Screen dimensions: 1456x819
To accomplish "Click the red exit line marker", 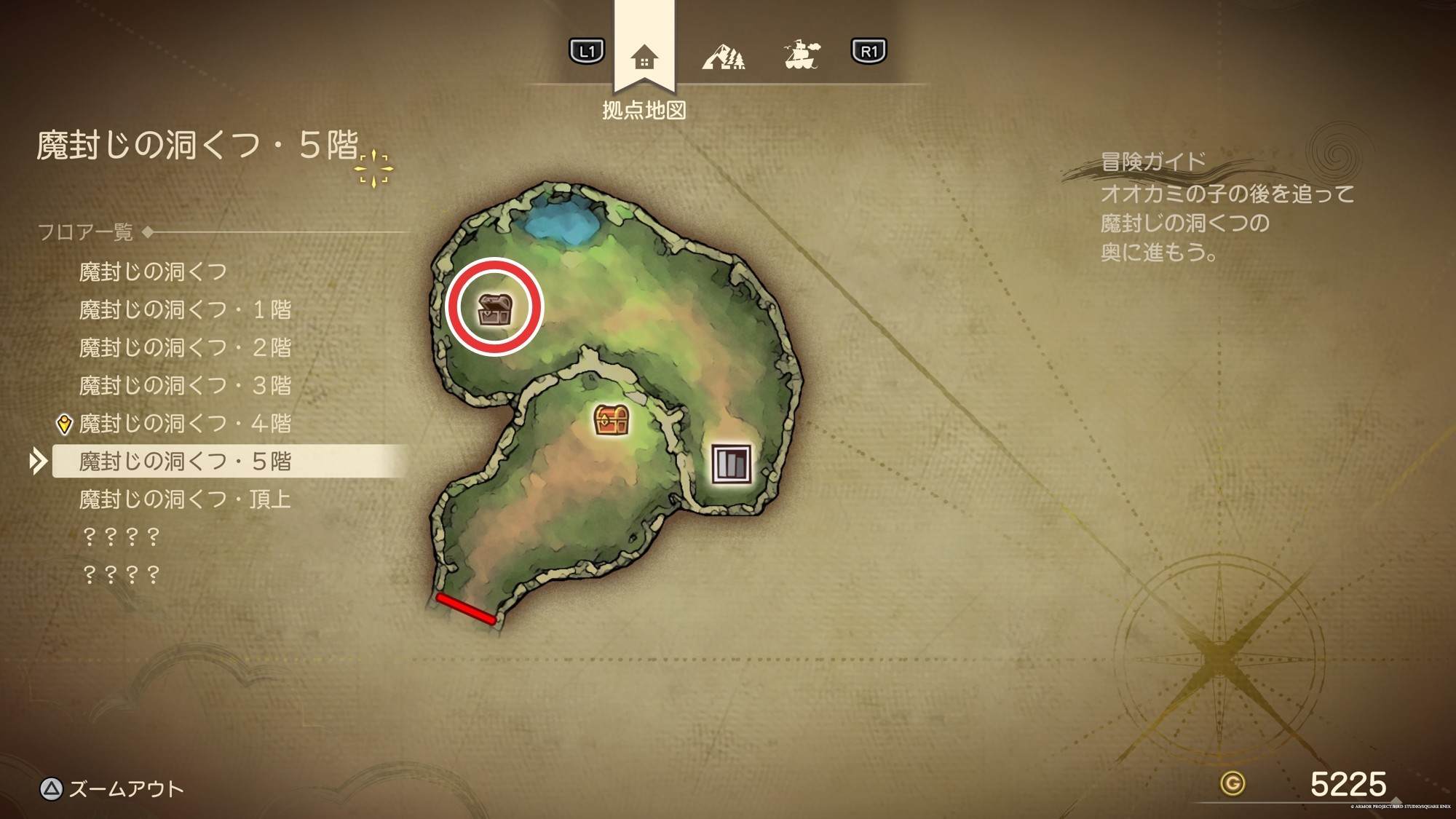I will (x=466, y=609).
